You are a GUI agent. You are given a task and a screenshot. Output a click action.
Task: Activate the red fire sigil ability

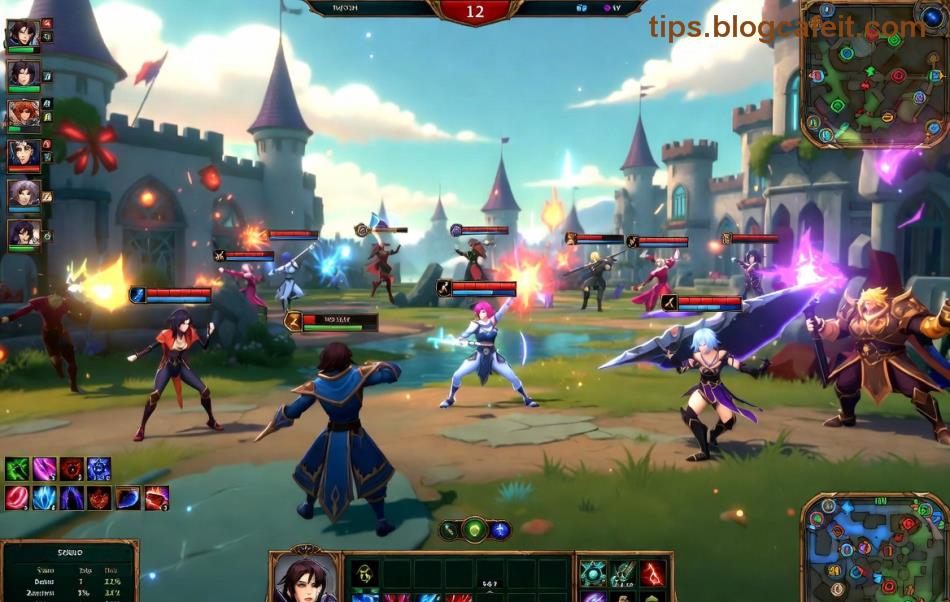[100, 498]
